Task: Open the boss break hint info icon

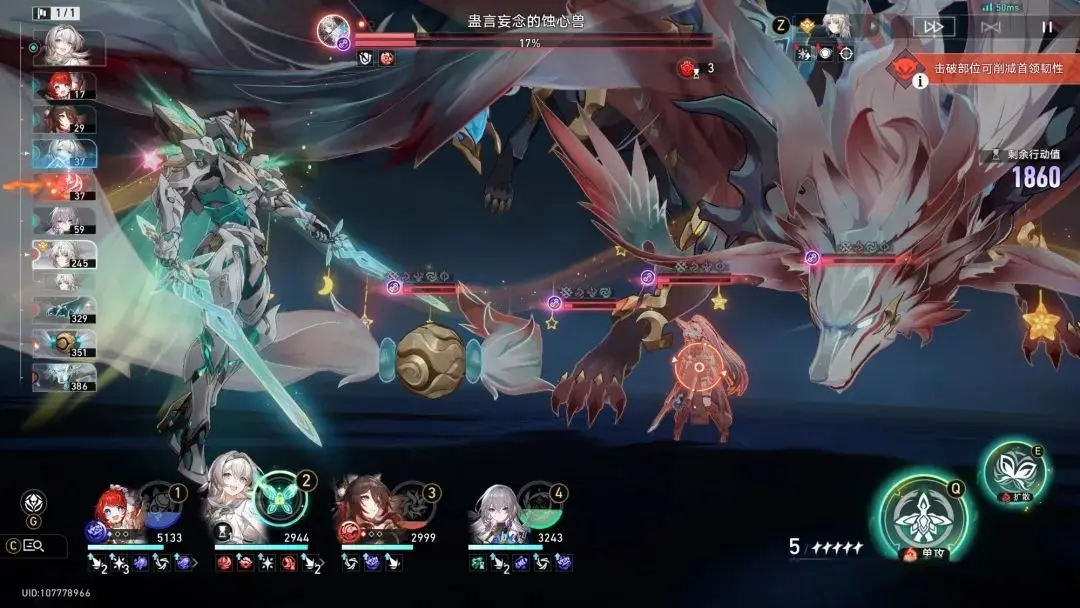Action: (920, 81)
